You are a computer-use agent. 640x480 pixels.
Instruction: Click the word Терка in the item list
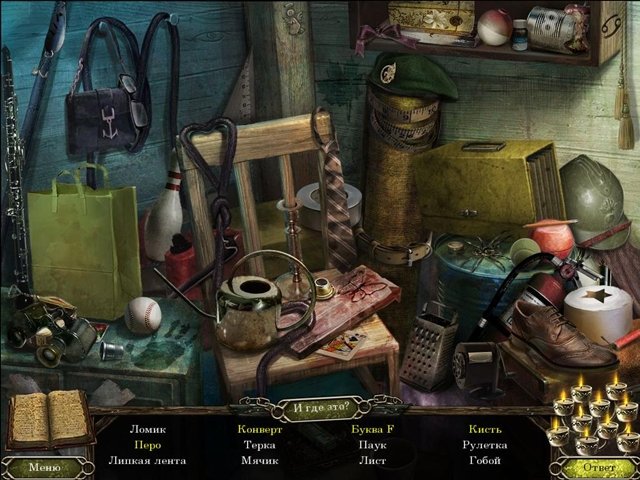point(260,445)
